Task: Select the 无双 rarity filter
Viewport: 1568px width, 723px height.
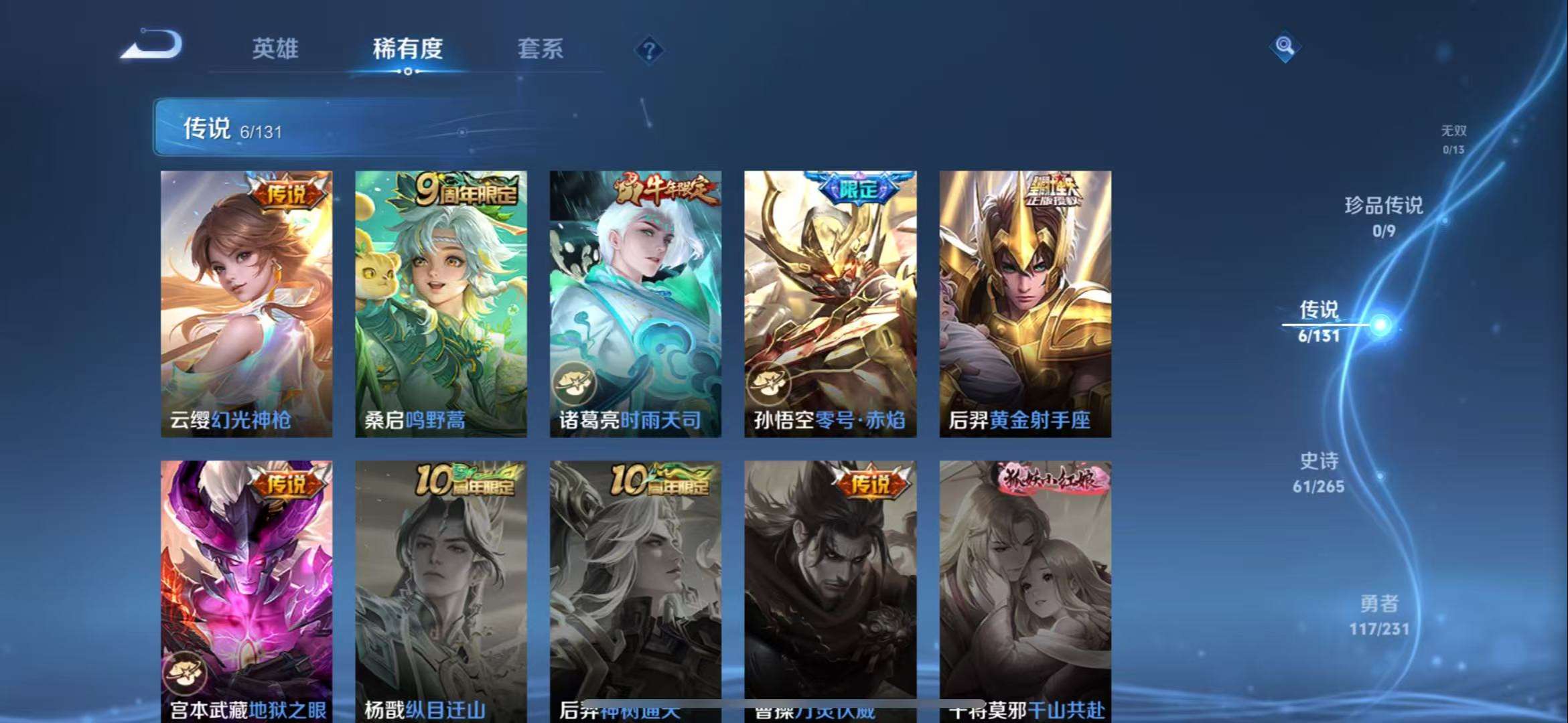Action: (x=1453, y=139)
